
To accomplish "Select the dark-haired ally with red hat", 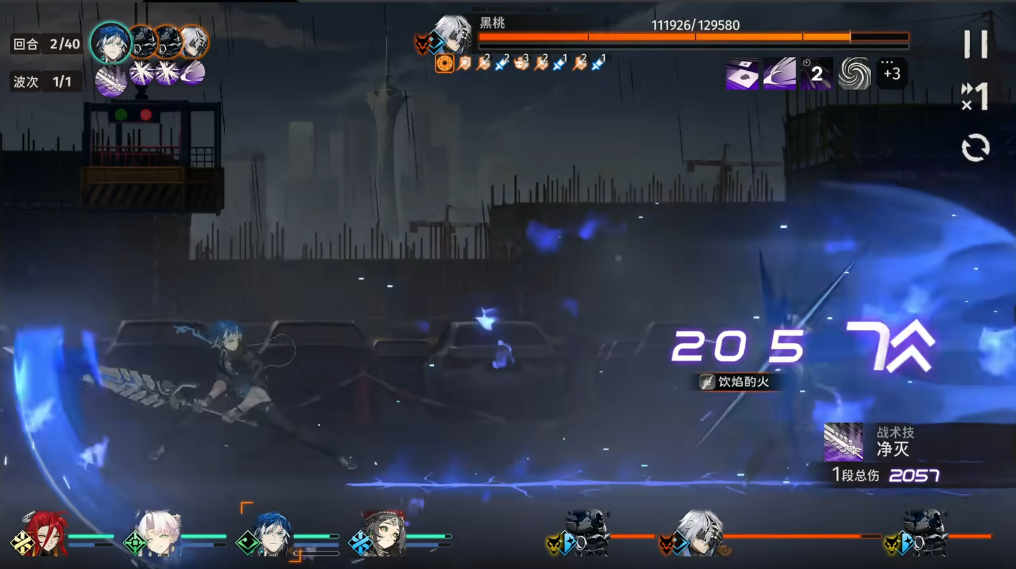I will (x=384, y=533).
